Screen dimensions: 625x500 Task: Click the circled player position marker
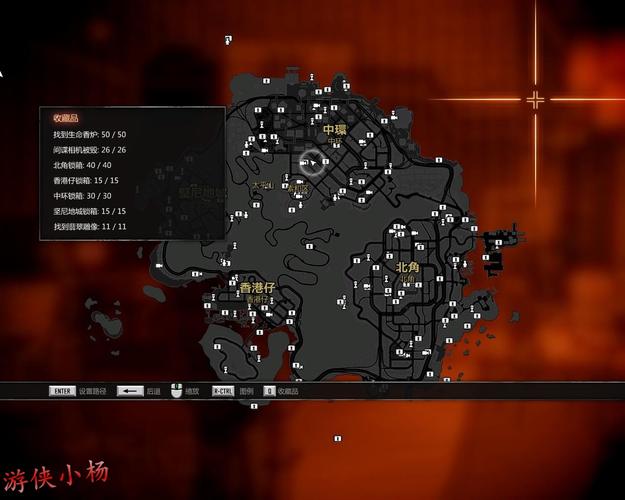[313, 162]
